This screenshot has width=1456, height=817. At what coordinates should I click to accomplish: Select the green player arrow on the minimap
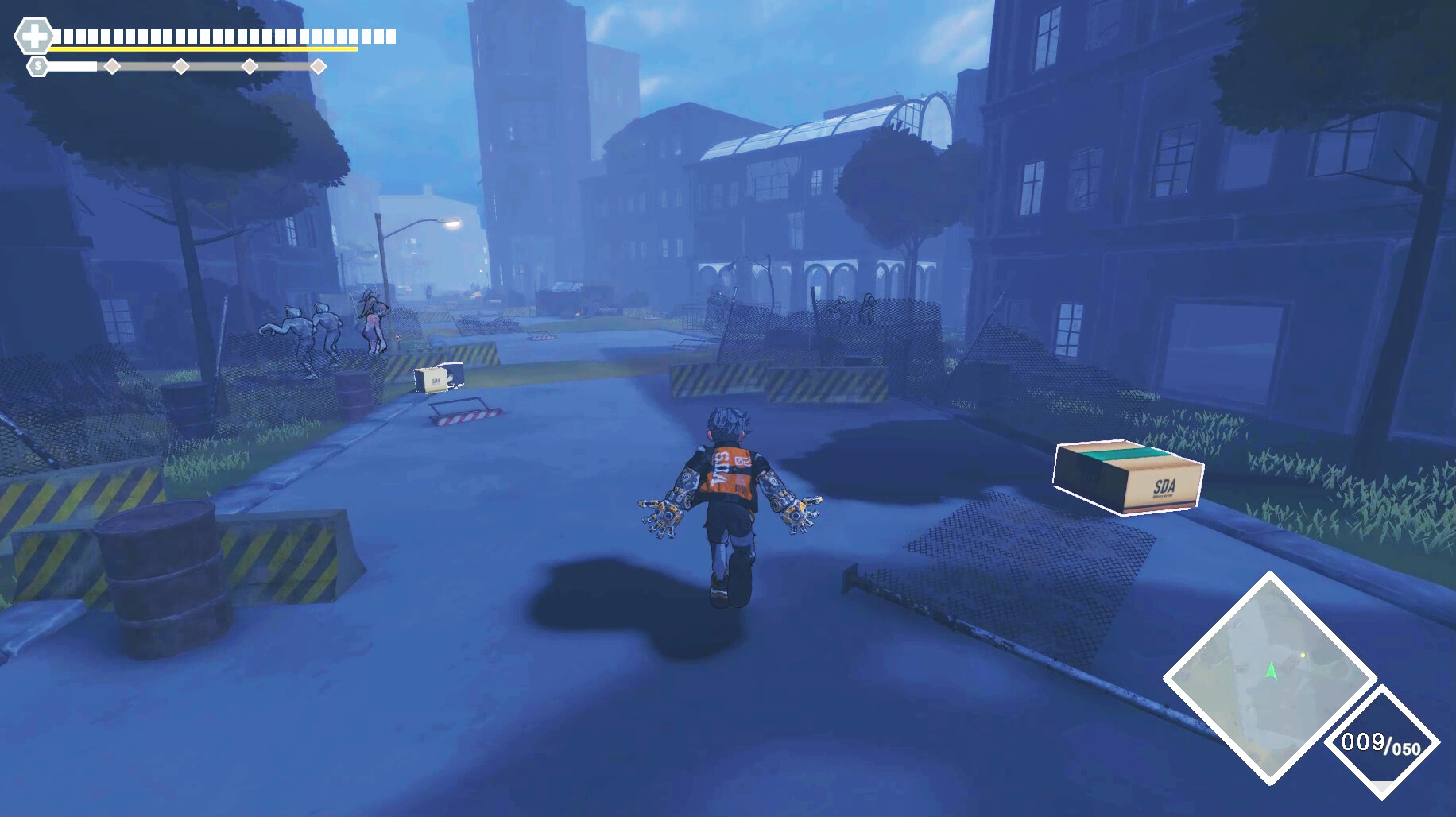1272,672
